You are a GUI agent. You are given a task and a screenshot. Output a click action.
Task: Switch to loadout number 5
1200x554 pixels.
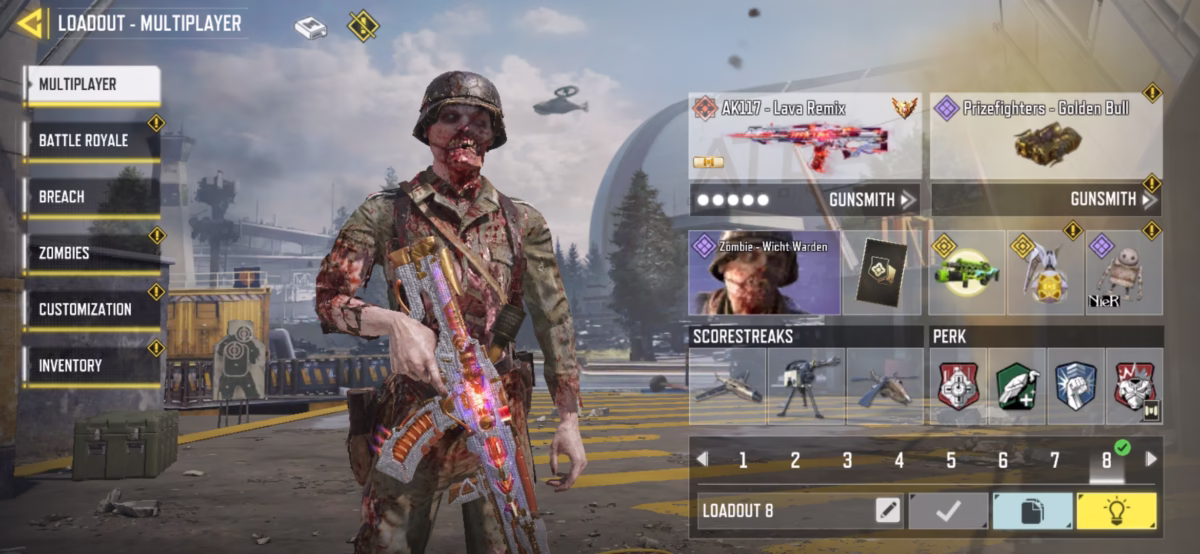(x=951, y=460)
